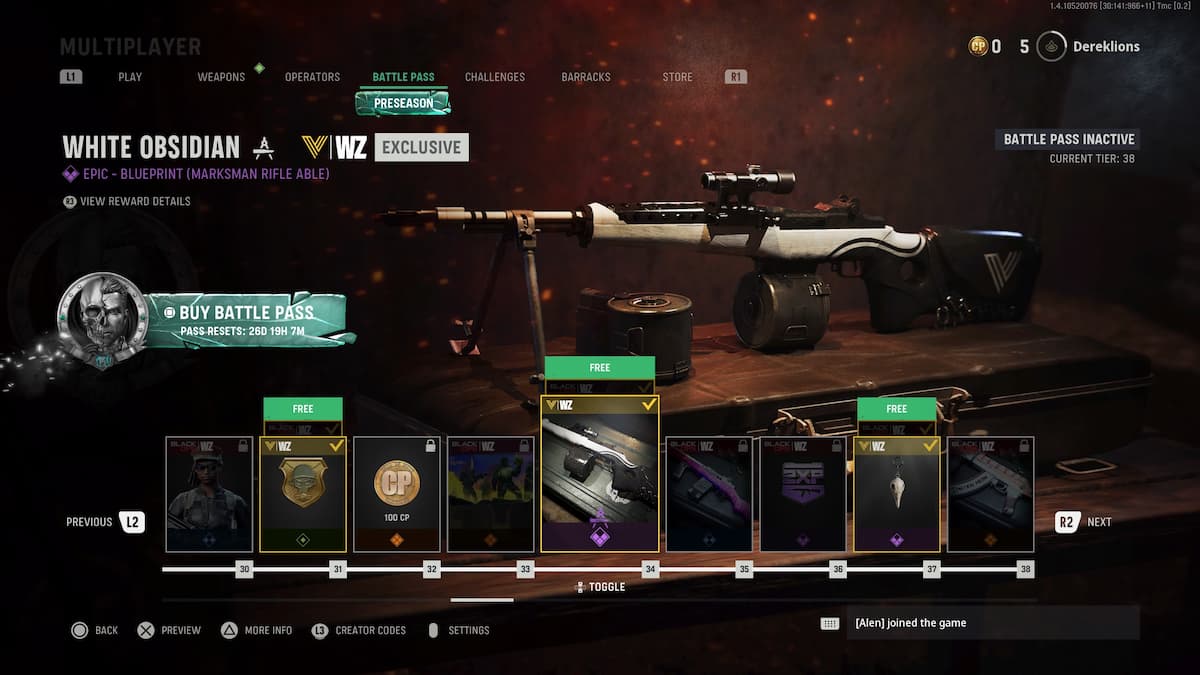1200x675 pixels.
Task: Select the Battle Pass tab
Action: coord(403,77)
